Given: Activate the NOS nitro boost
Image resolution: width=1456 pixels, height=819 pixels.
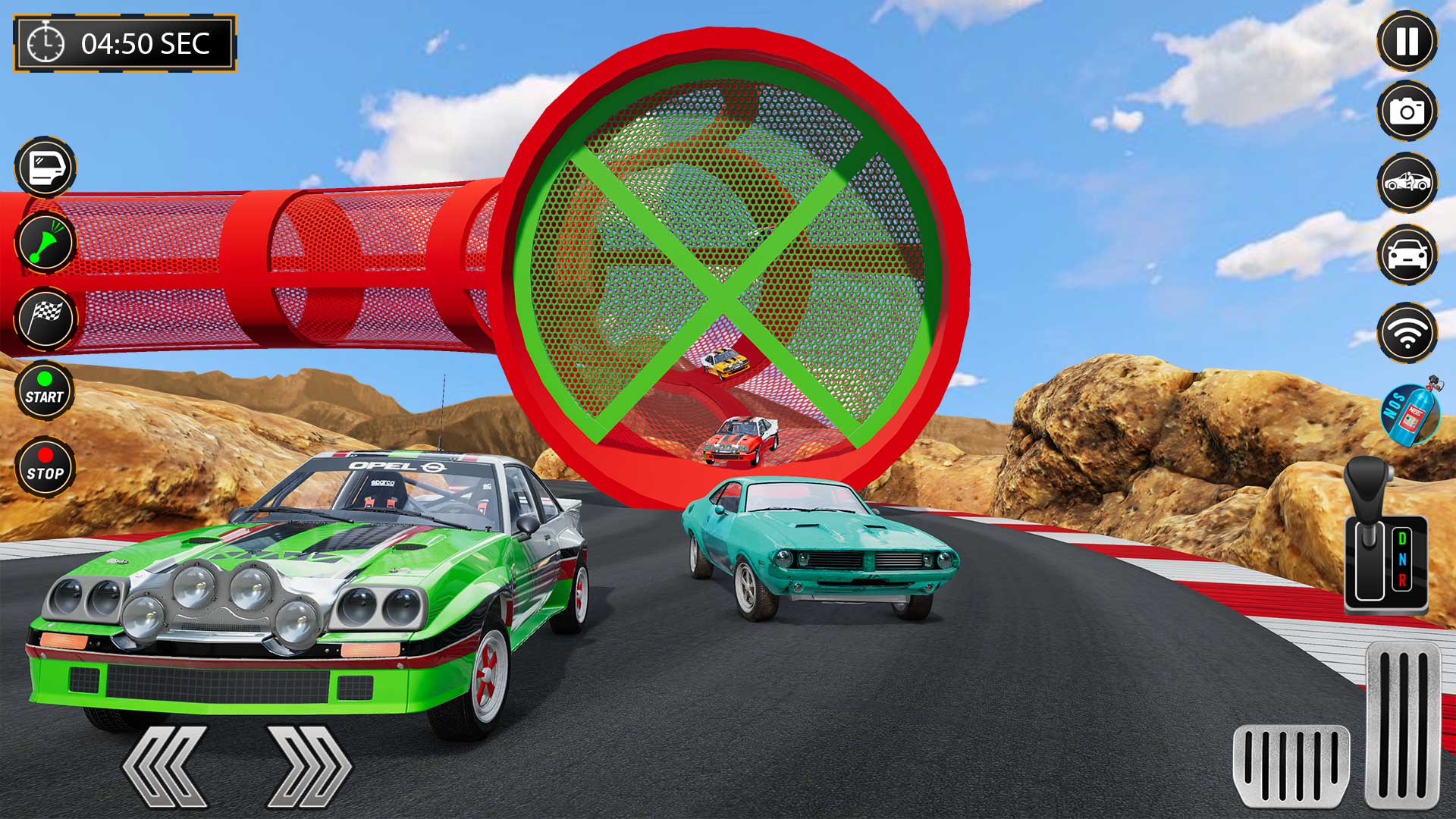Looking at the screenshot, I should [x=1412, y=416].
